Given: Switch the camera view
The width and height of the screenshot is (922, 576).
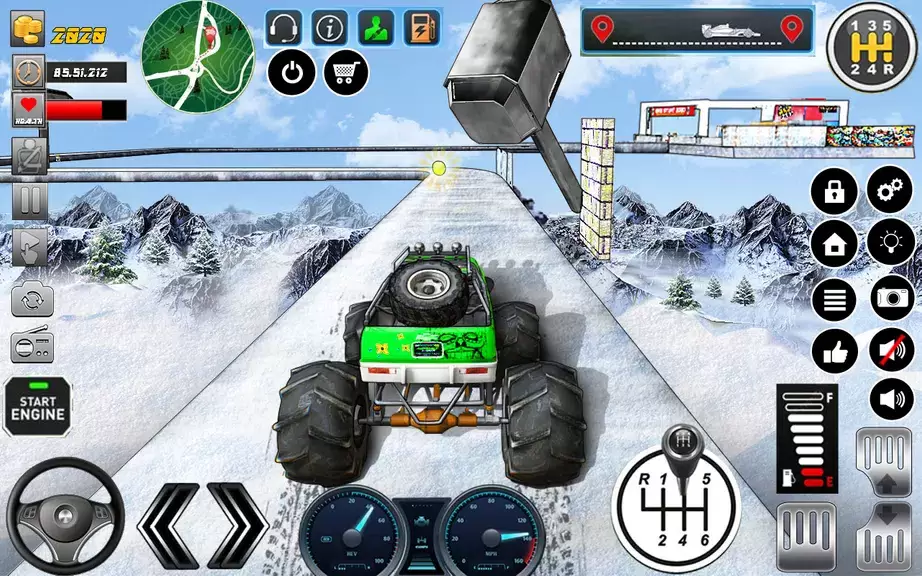Looking at the screenshot, I should (x=29, y=299).
